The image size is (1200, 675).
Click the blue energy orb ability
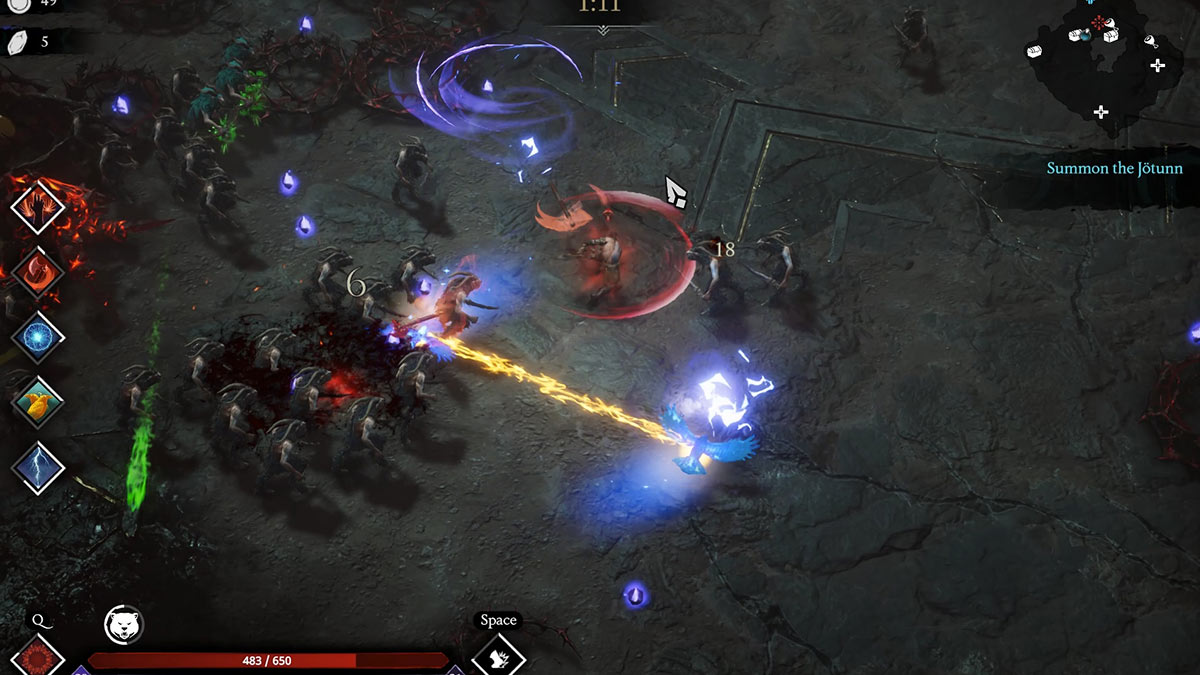(38, 336)
